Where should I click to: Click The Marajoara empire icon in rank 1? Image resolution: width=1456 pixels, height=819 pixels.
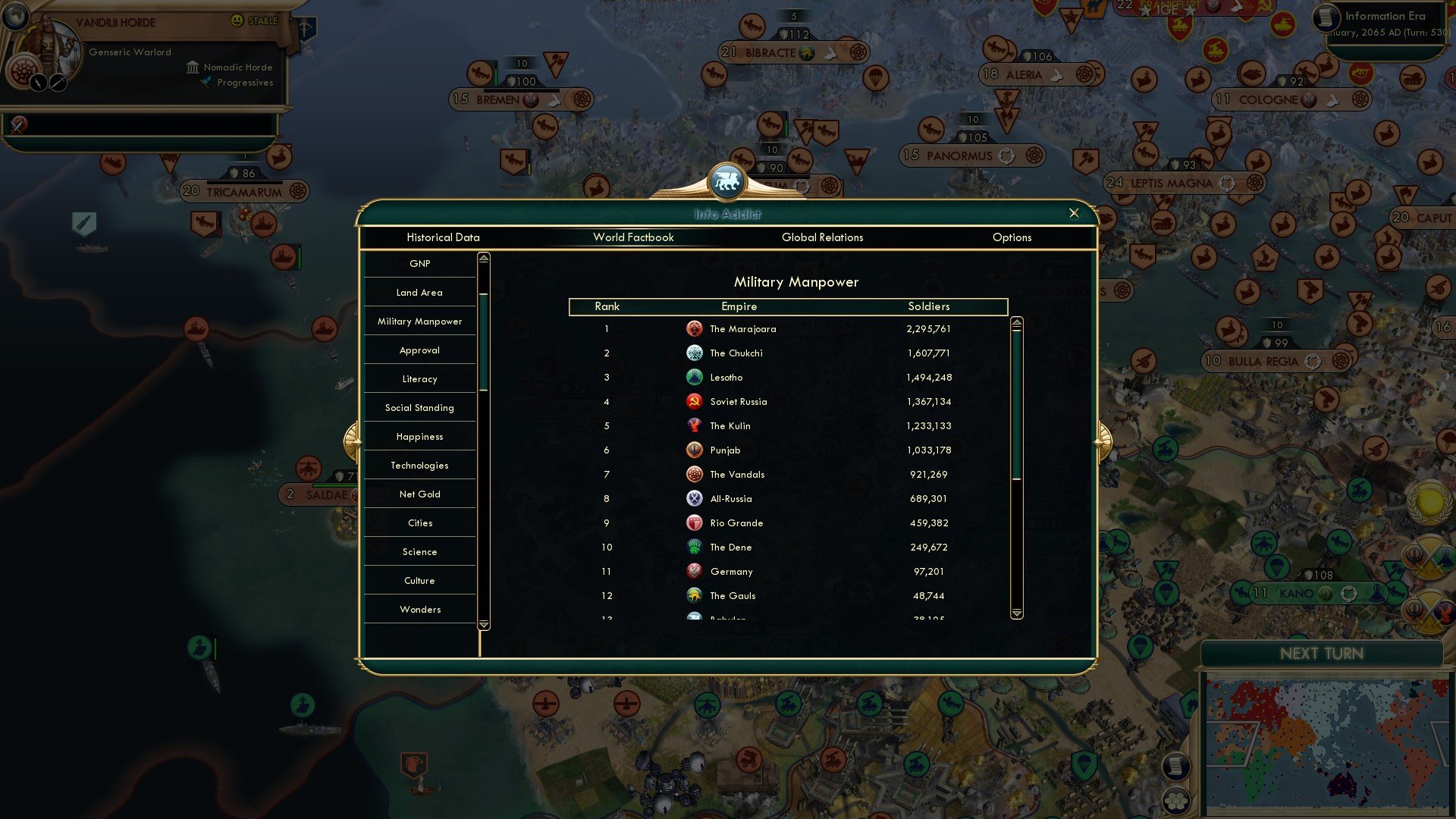coord(695,328)
